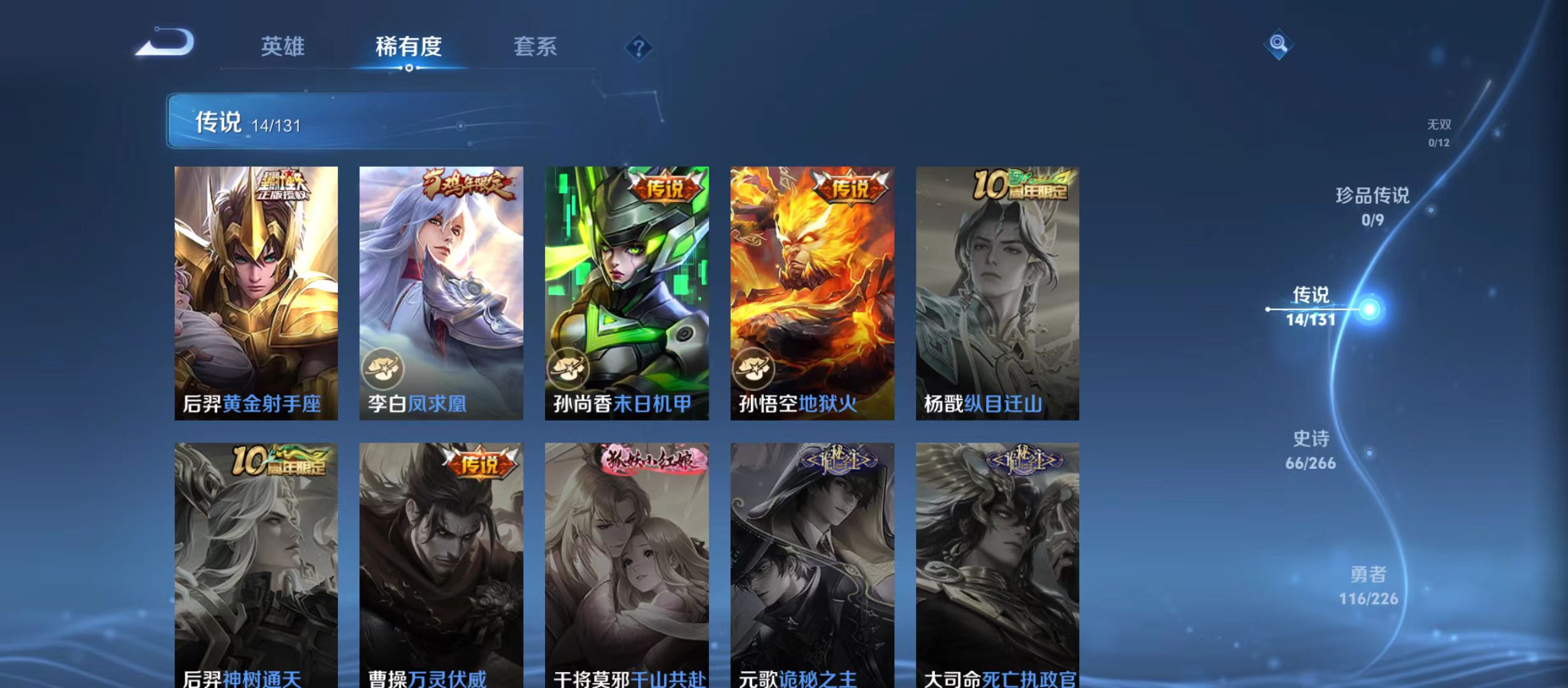Open the 元歌诡秘之主 skin thumbnail
This screenshot has width=1568, height=688.
[813, 561]
